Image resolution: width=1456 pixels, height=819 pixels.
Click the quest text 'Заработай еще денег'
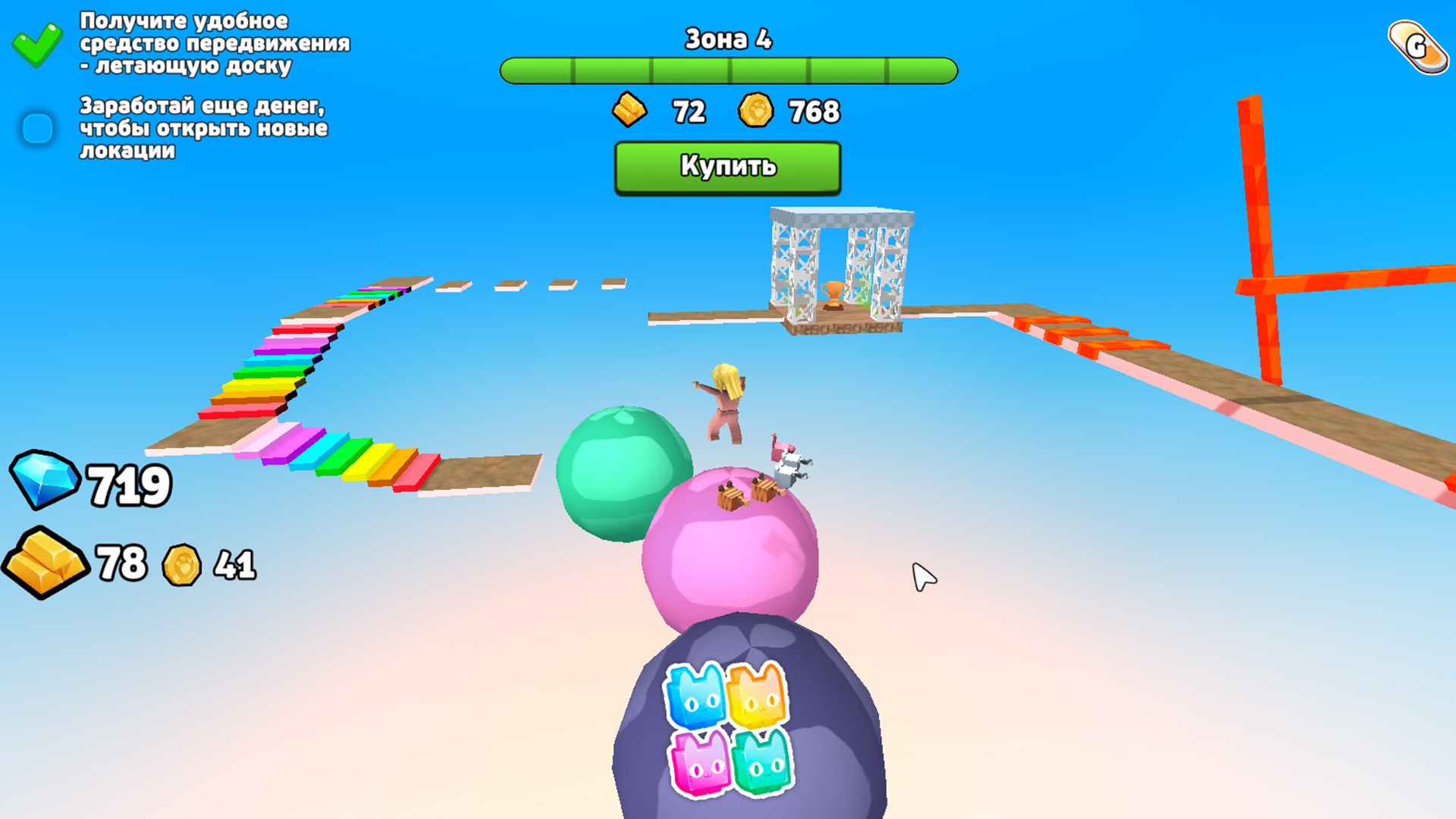tap(201, 129)
